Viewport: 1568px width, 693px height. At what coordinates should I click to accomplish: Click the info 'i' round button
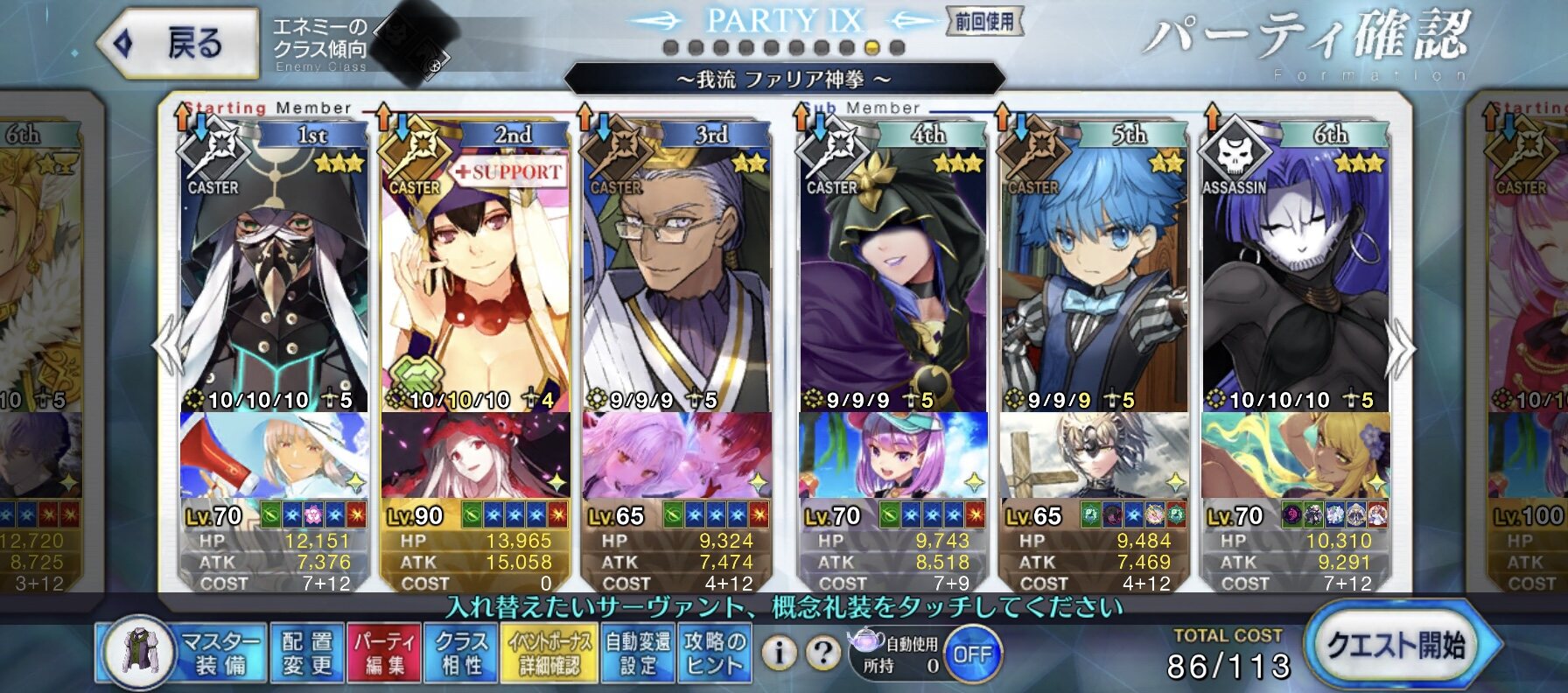coord(779,653)
